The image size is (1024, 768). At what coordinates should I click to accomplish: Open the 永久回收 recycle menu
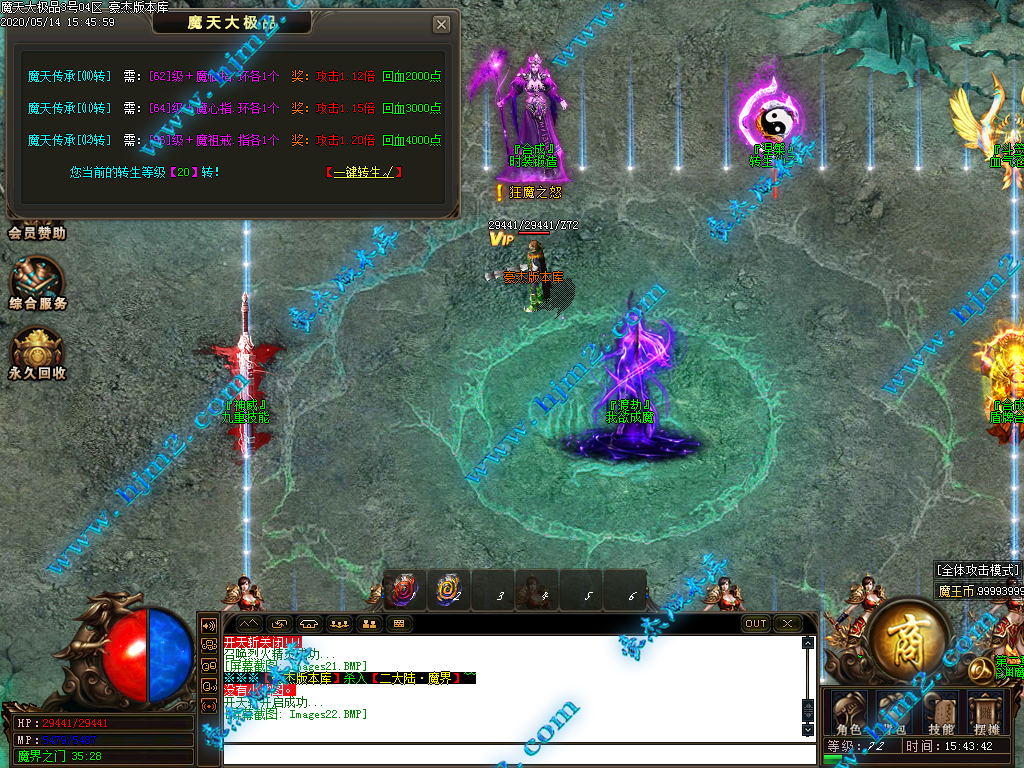click(x=38, y=352)
